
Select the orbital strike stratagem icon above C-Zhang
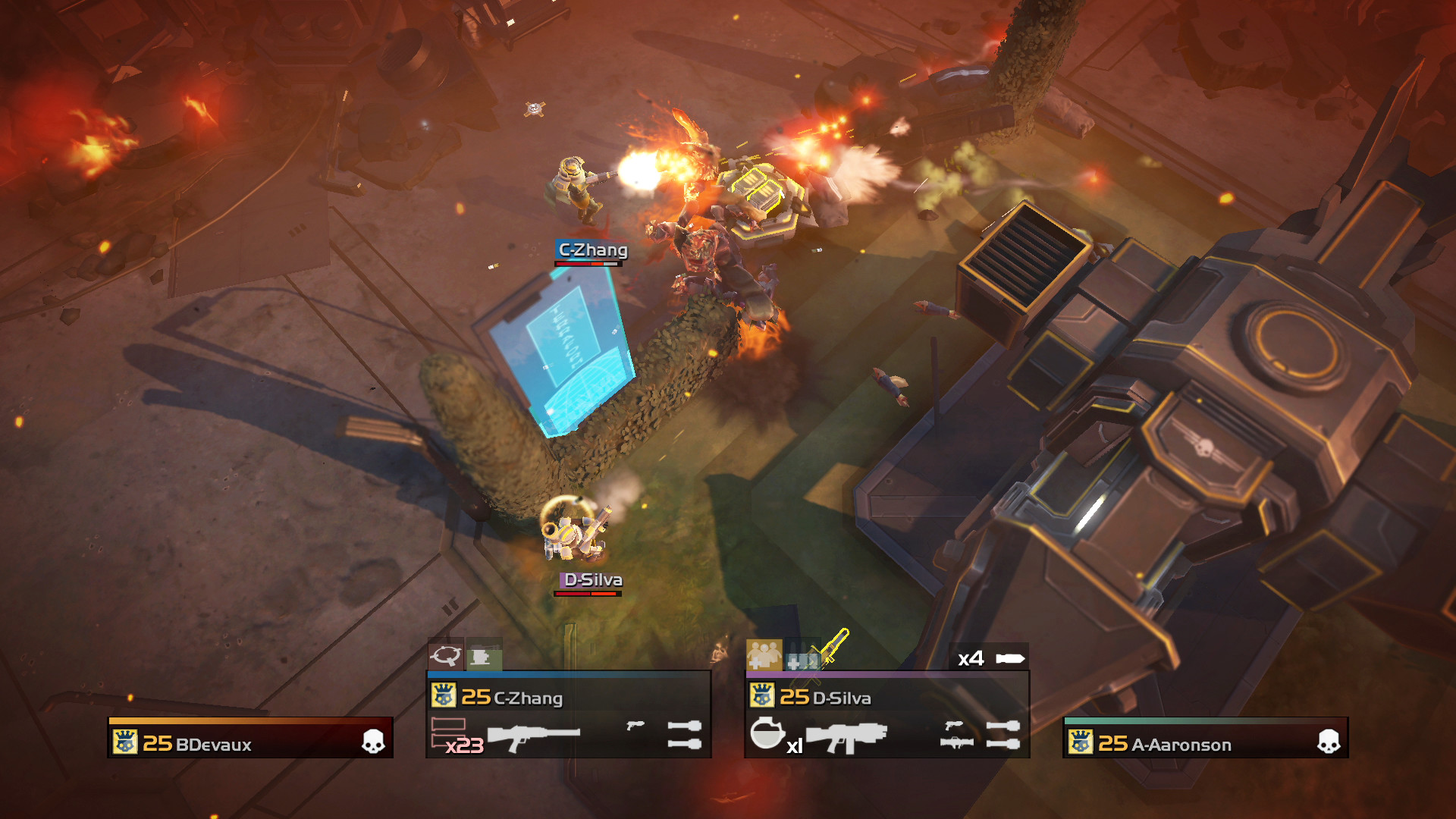point(447,657)
